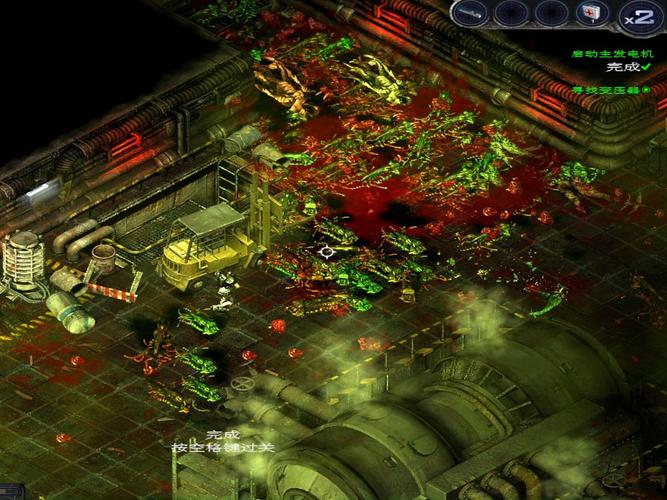Select the completed 启动主发电机 objective
The width and height of the screenshot is (667, 500).
point(609,54)
